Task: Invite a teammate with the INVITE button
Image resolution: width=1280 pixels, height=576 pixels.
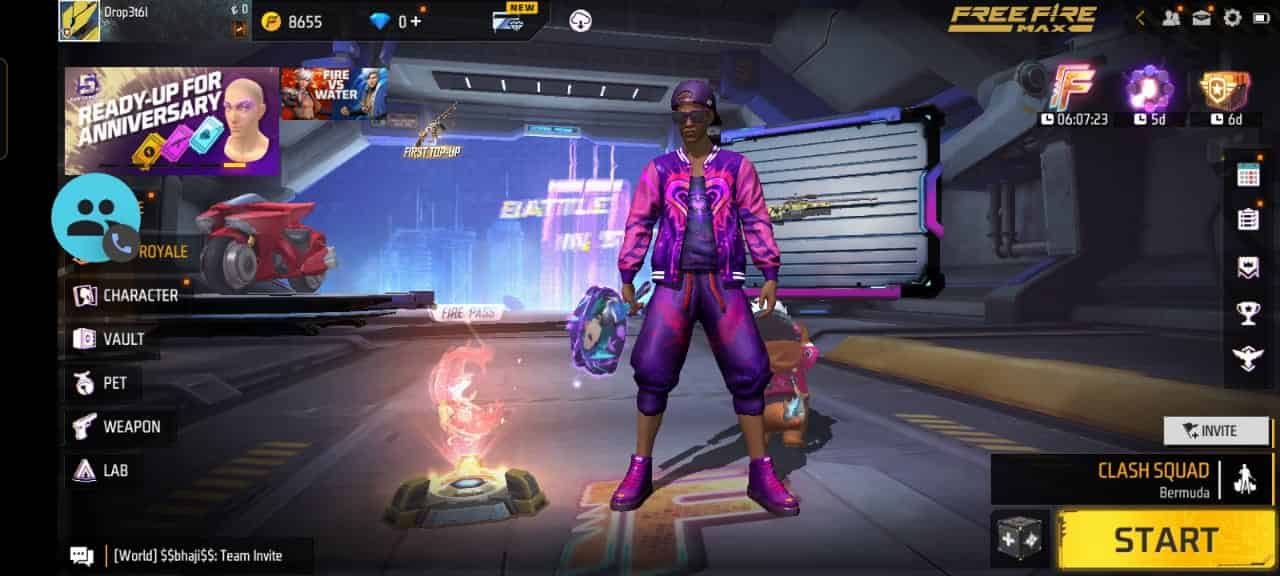Action: tap(1216, 431)
